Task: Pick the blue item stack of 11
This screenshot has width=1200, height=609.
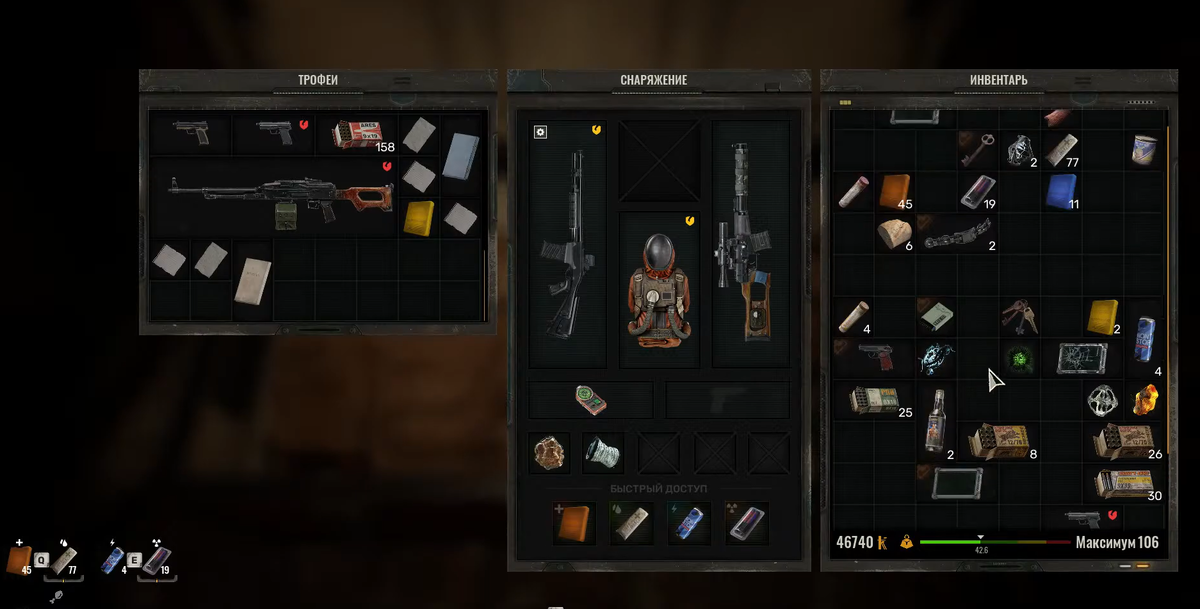Action: click(1060, 190)
